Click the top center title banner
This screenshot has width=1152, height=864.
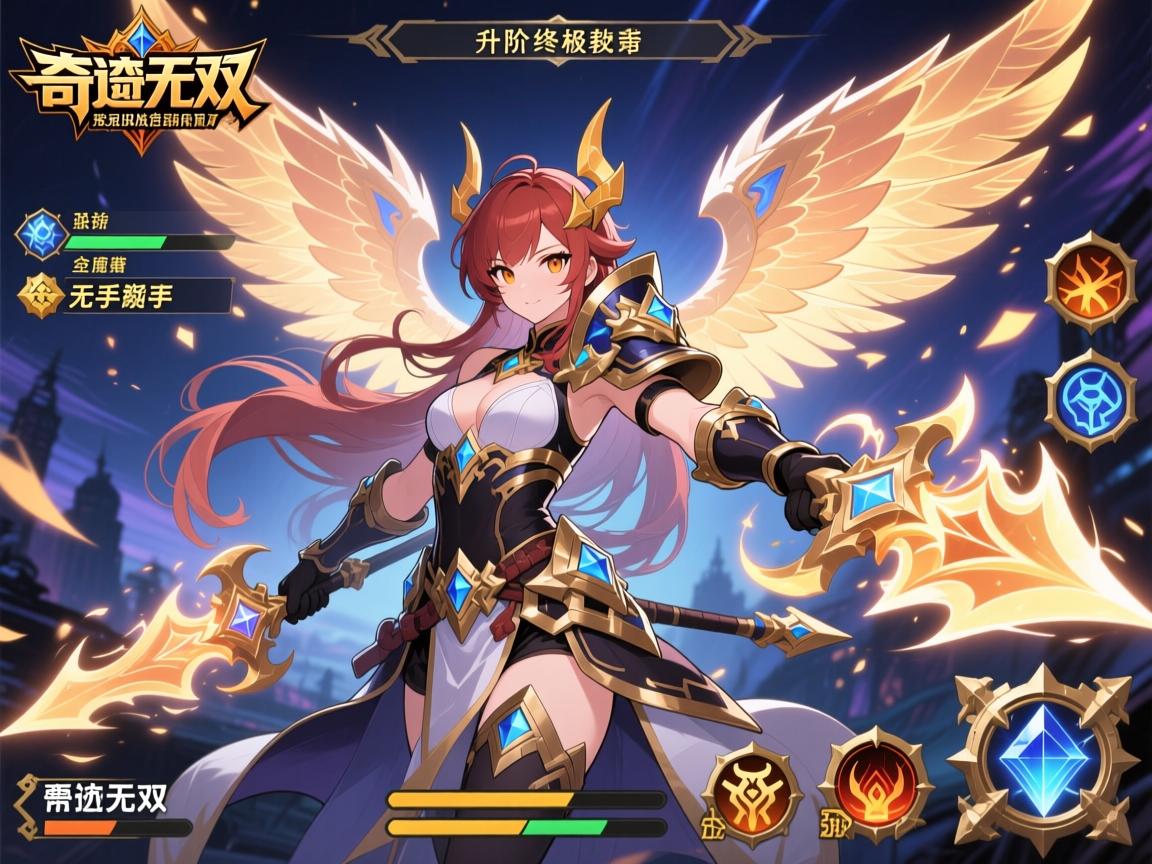(x=558, y=43)
